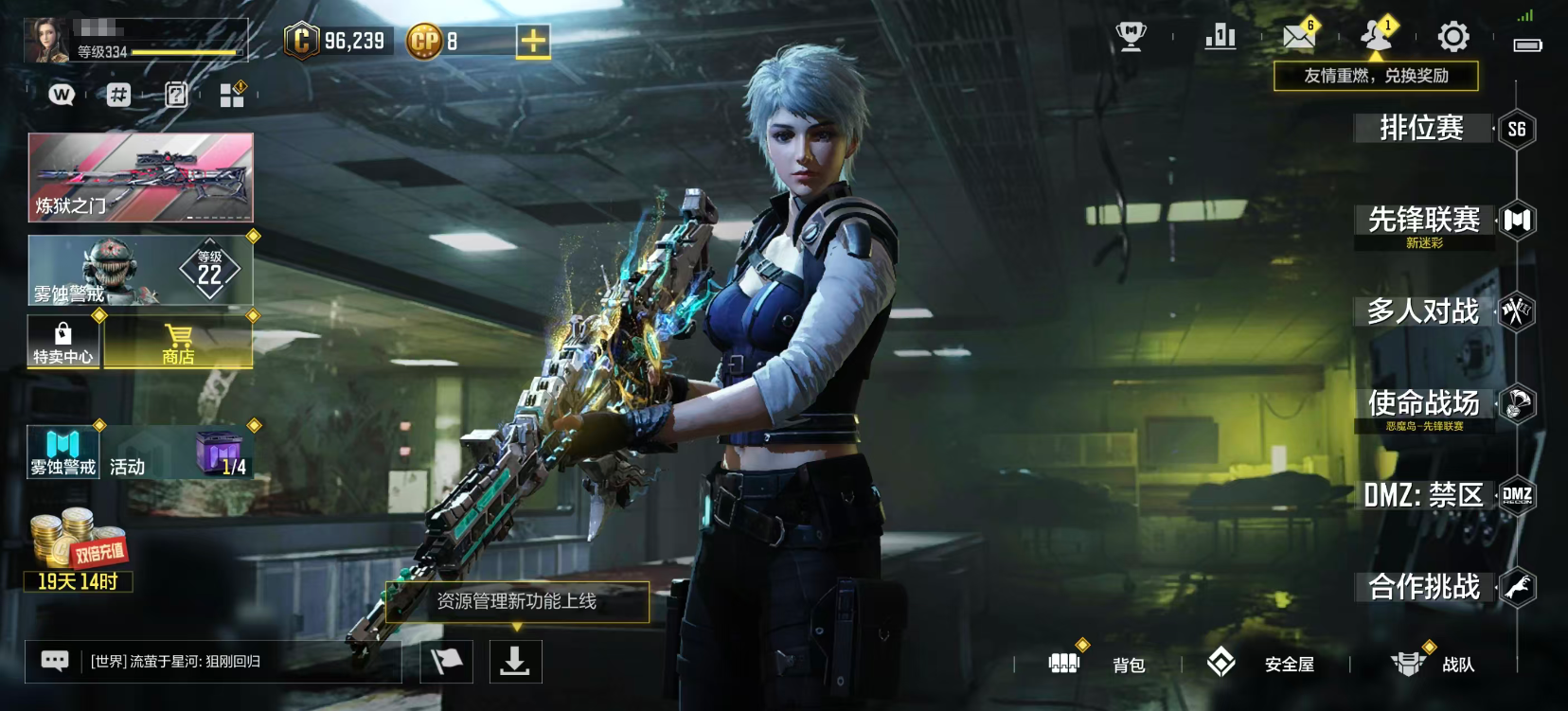Open the friends icon

(1376, 37)
